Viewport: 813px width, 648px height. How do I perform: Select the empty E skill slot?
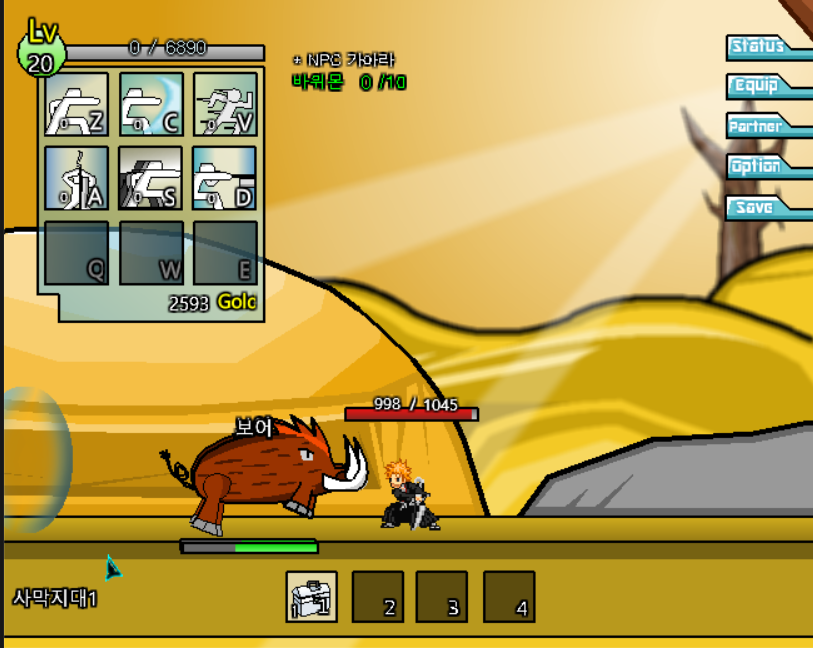(225, 252)
